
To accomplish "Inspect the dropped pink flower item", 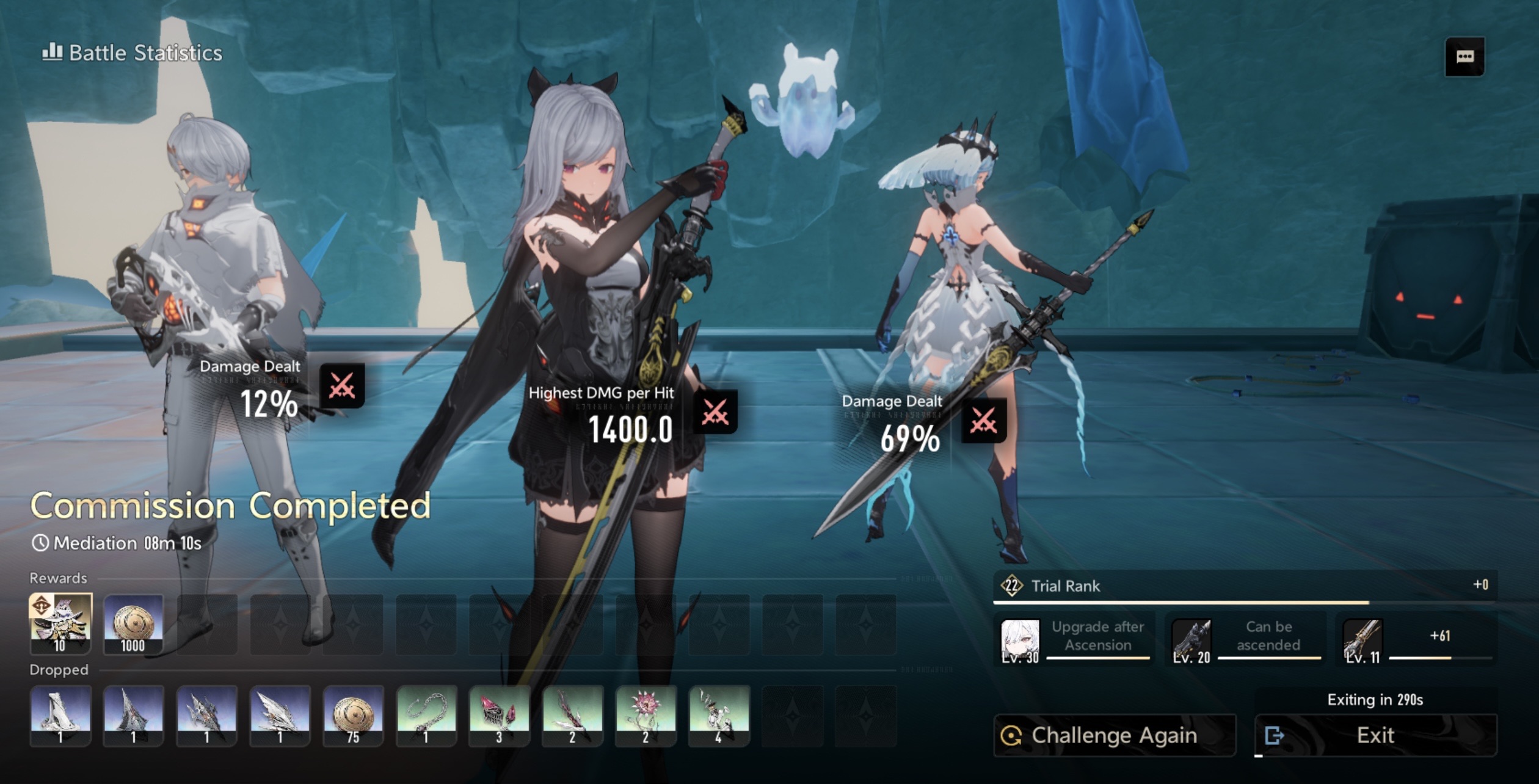I will click(646, 715).
